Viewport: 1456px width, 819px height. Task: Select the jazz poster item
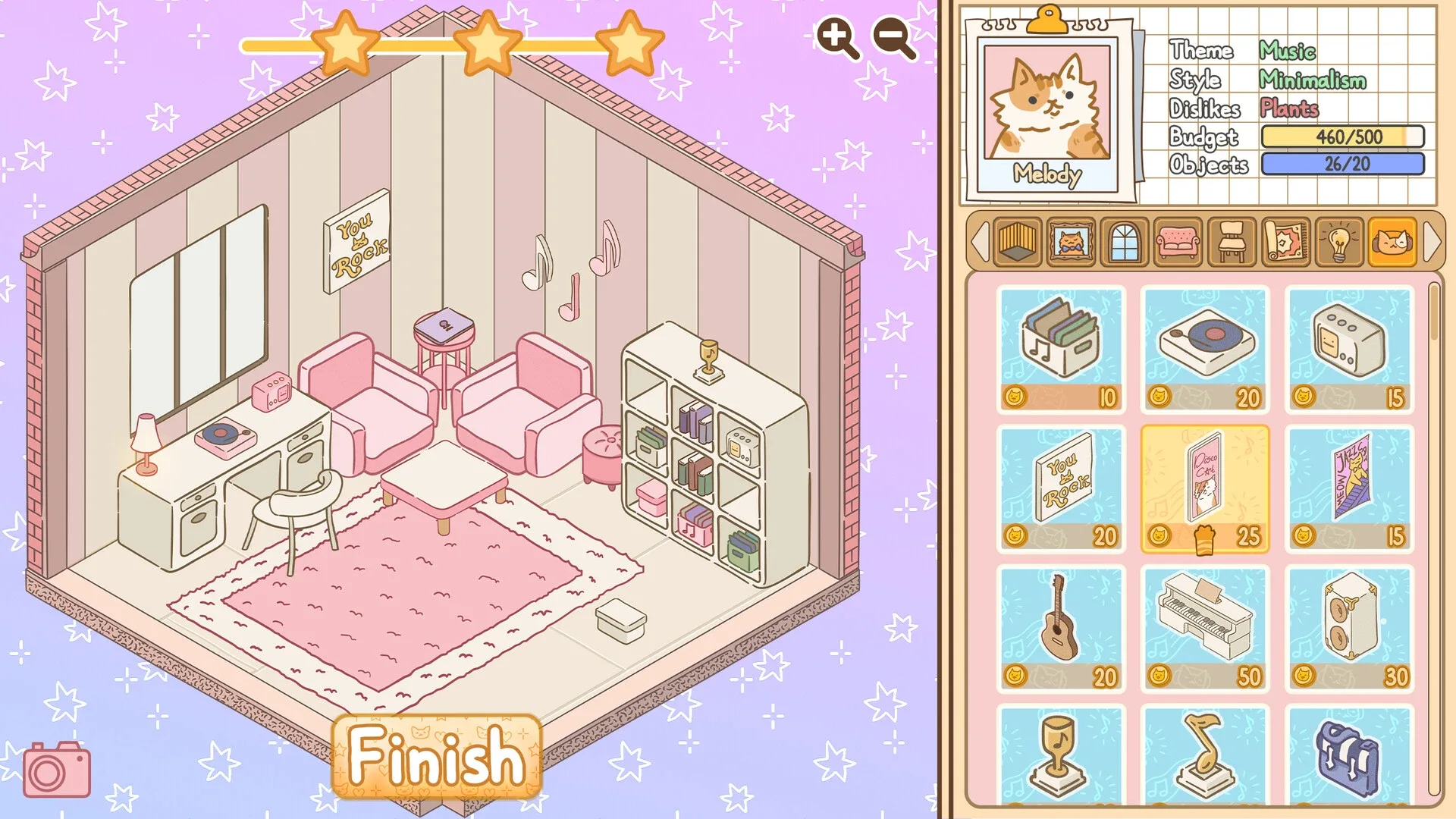click(x=1349, y=485)
